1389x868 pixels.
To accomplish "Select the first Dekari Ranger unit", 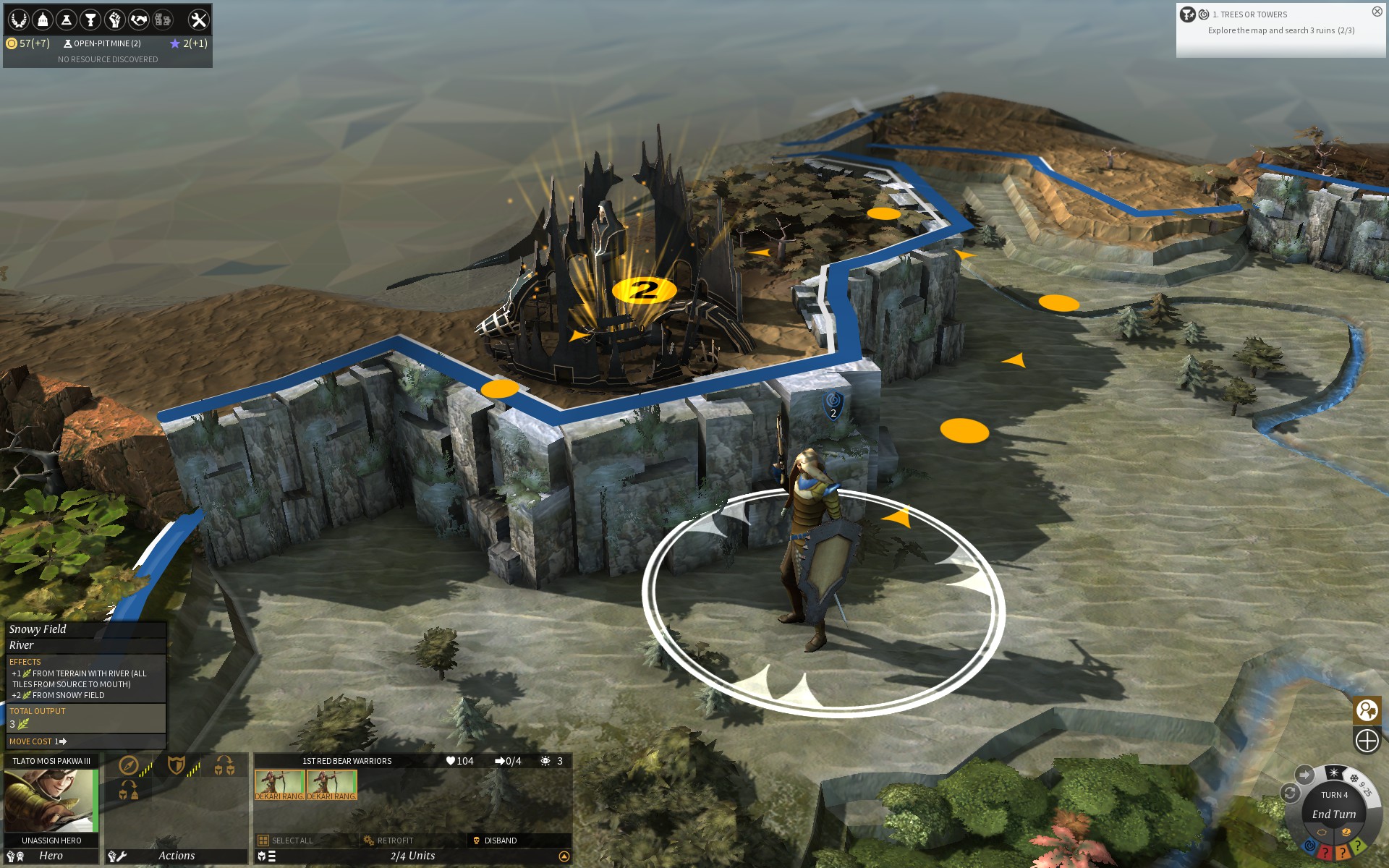I will click(x=279, y=785).
